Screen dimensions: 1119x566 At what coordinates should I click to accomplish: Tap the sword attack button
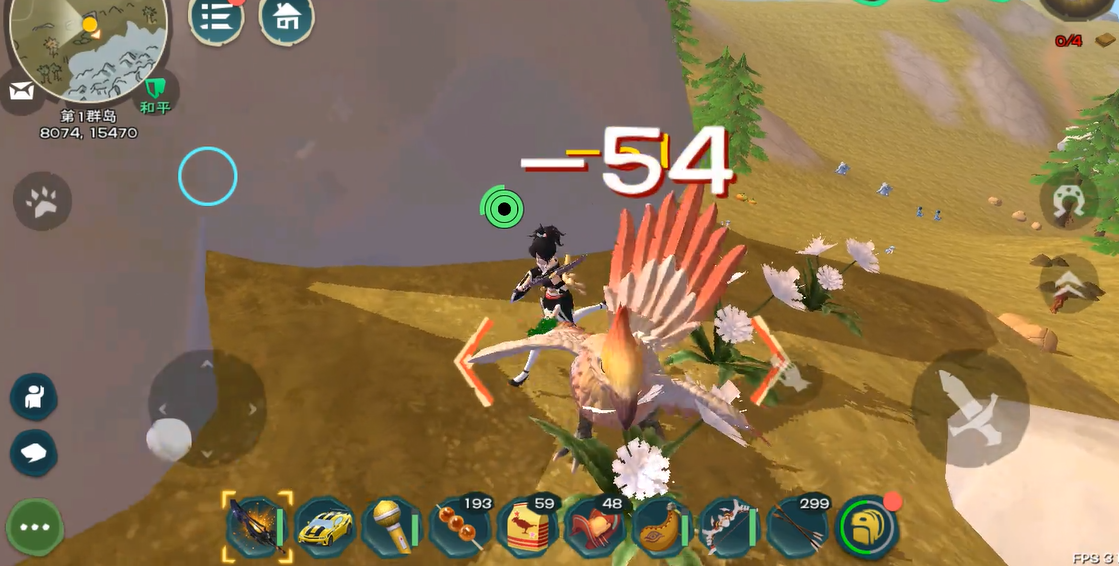click(x=970, y=409)
